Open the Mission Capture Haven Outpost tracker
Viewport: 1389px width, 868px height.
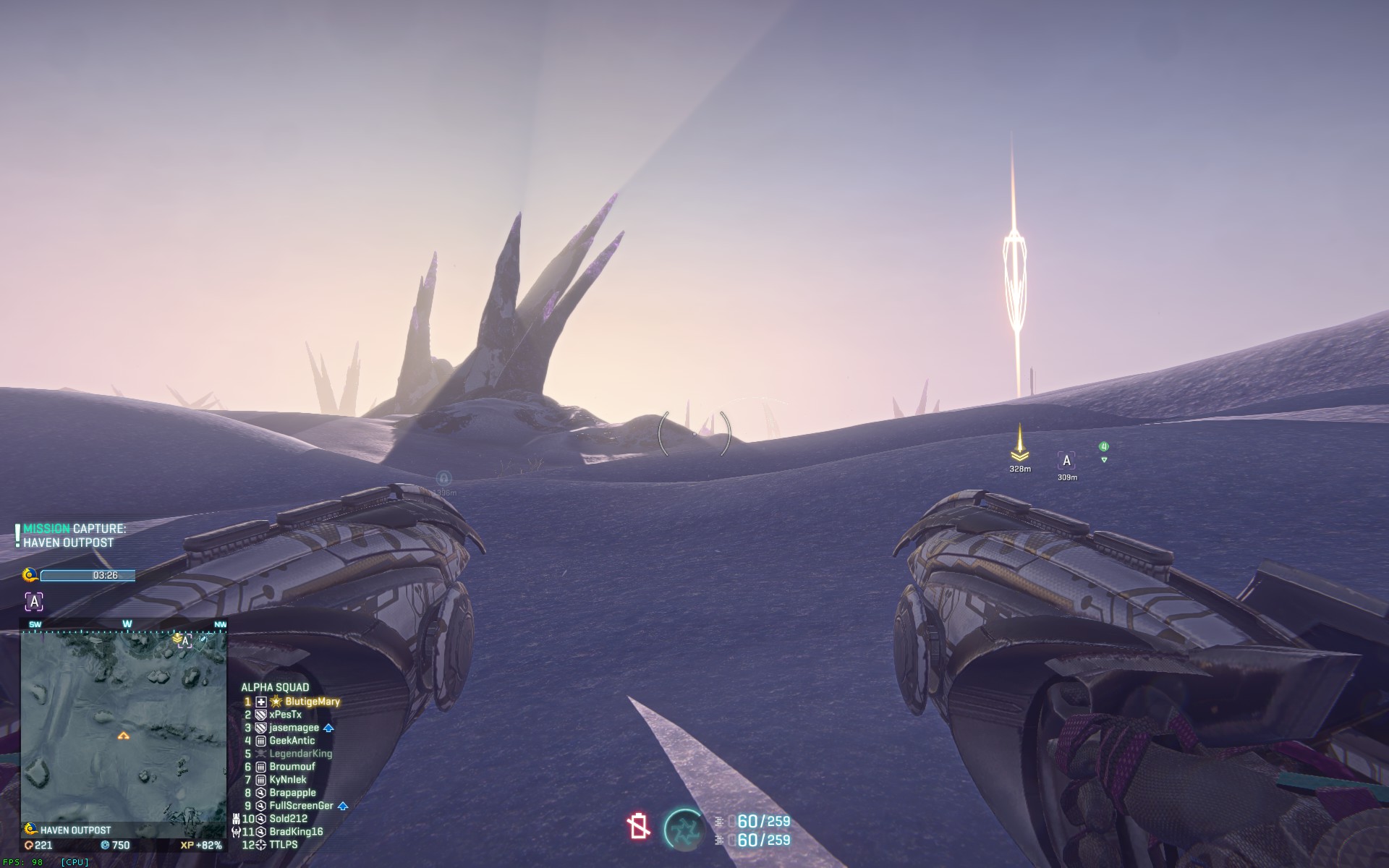click(74, 535)
